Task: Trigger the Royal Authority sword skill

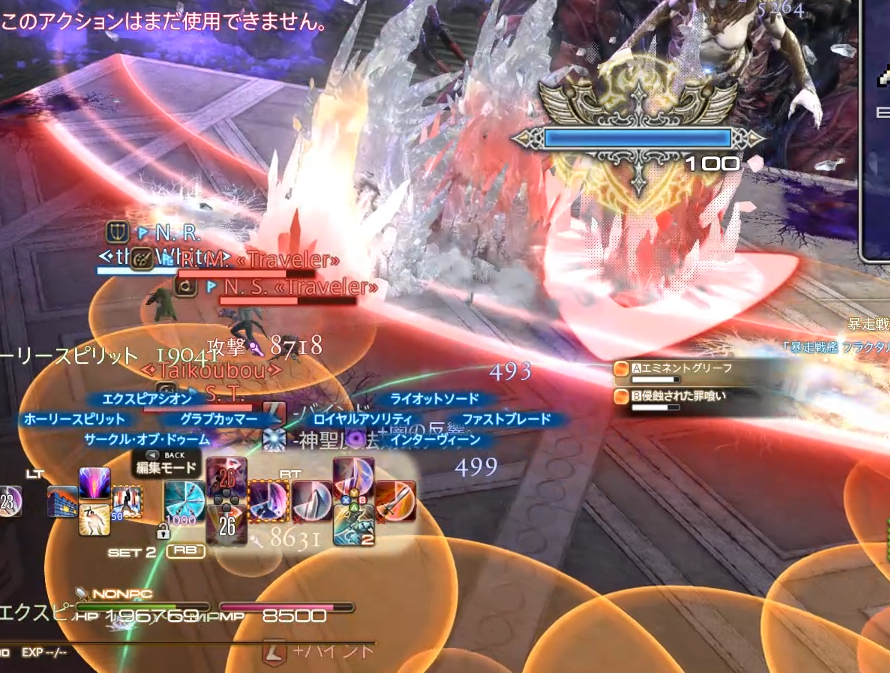Action: [353, 477]
